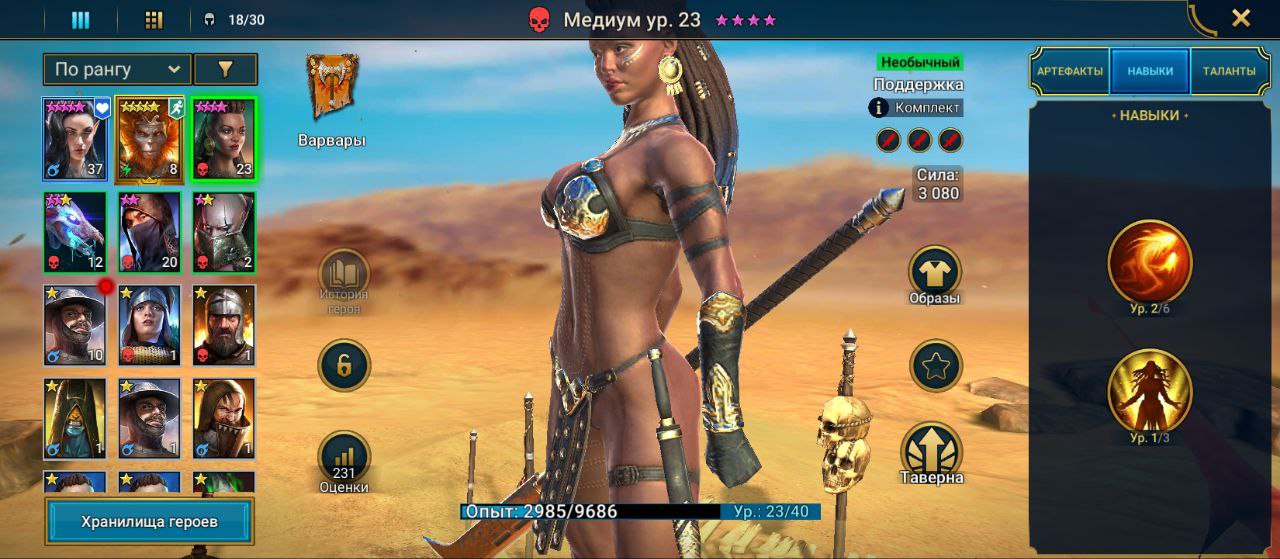This screenshot has width=1280, height=559.
Task: Open Хранилища героев
Action: click(x=149, y=521)
